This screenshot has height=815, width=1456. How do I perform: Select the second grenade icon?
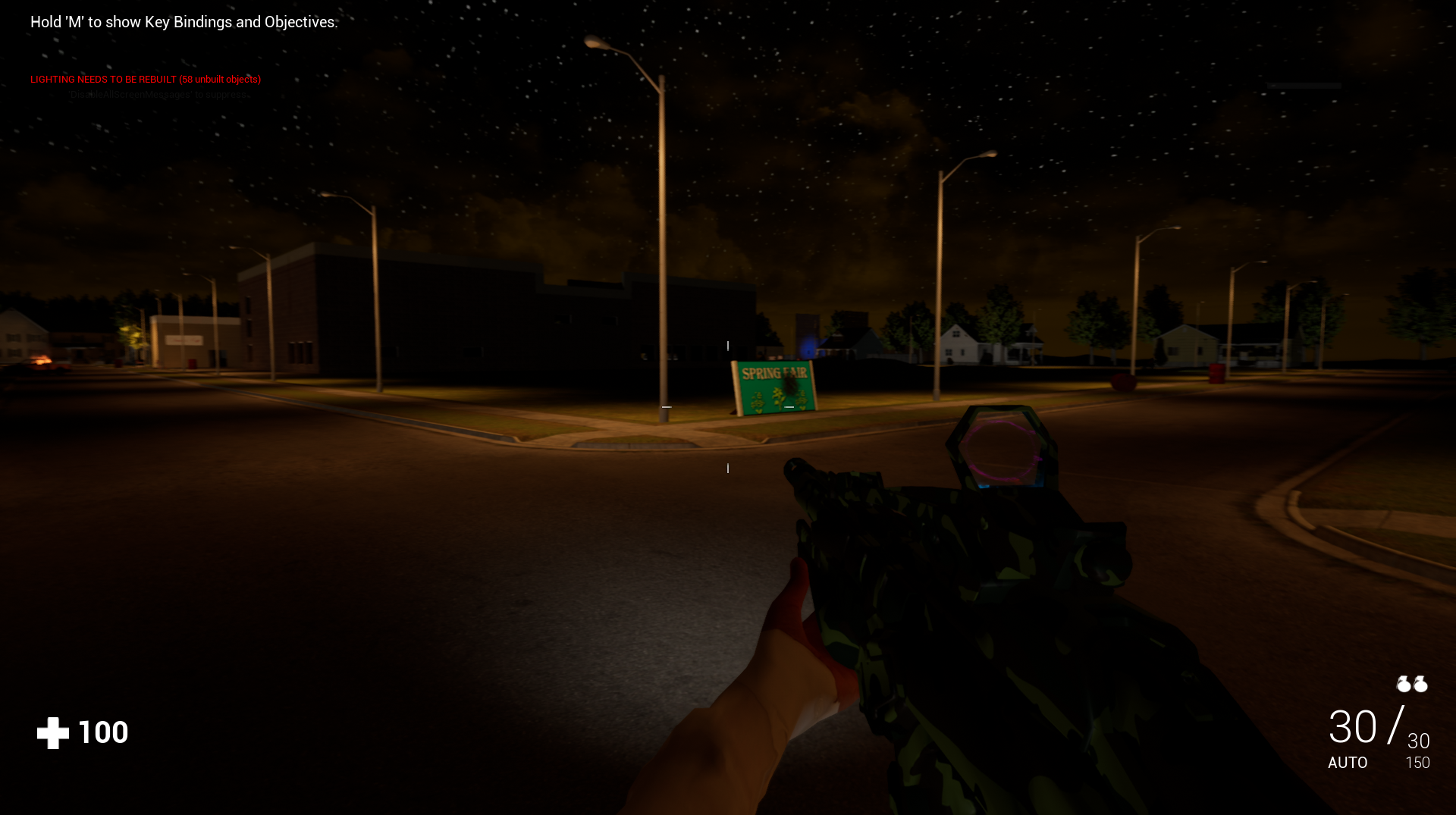point(1420,684)
